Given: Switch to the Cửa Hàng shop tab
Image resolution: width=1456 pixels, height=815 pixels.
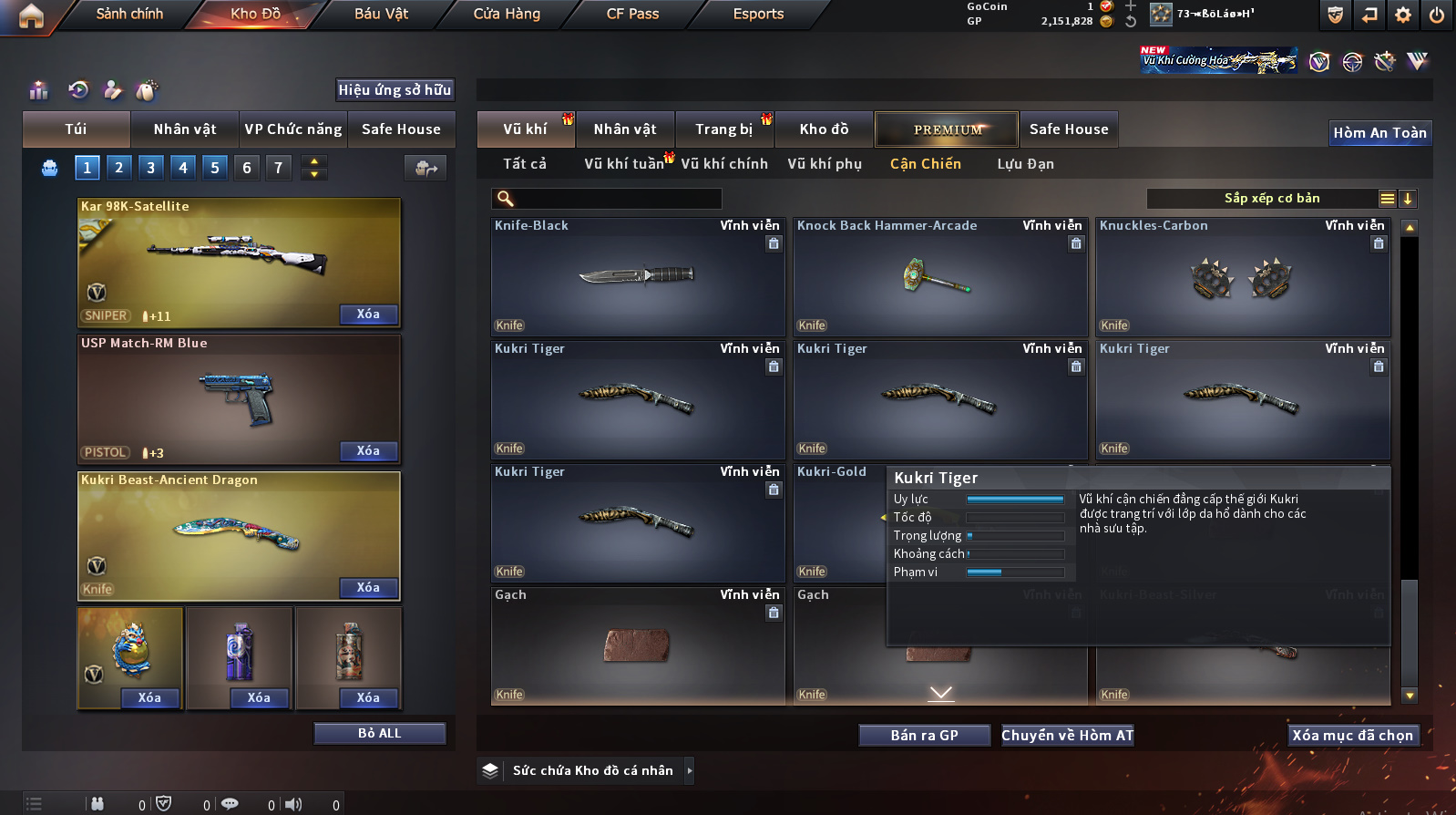Looking at the screenshot, I should pos(507,14).
